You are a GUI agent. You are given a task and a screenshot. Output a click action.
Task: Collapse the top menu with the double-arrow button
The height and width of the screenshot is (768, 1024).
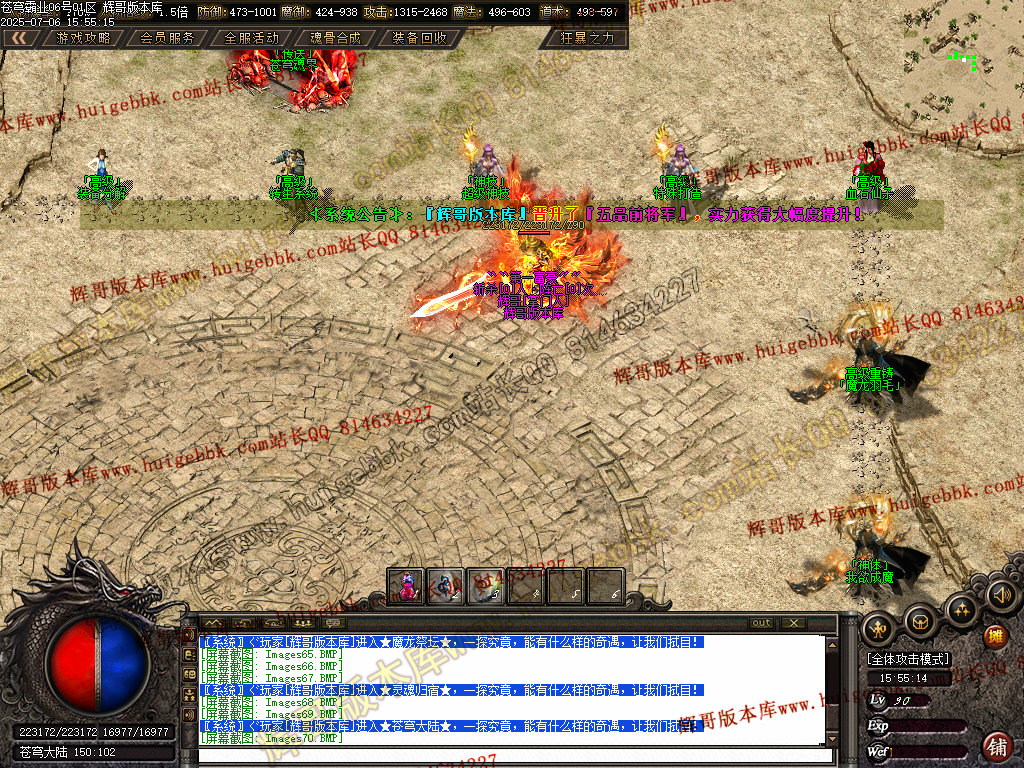point(19,38)
